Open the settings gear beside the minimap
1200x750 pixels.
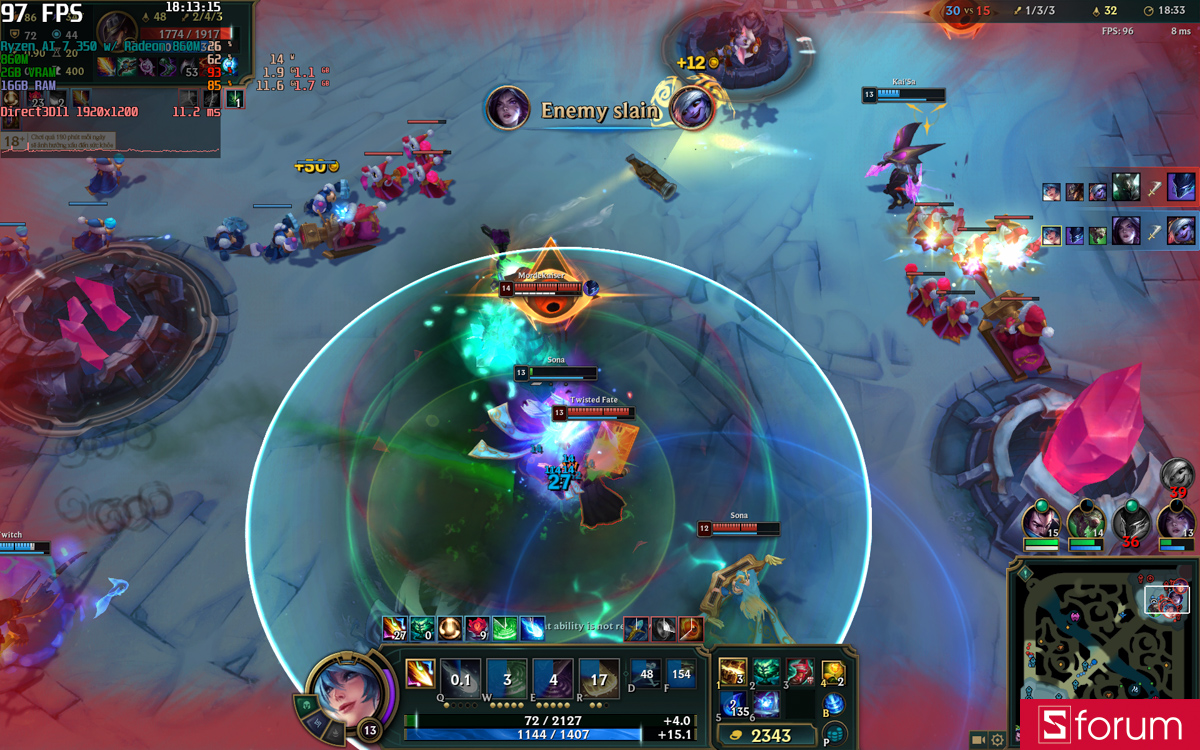coord(997,740)
